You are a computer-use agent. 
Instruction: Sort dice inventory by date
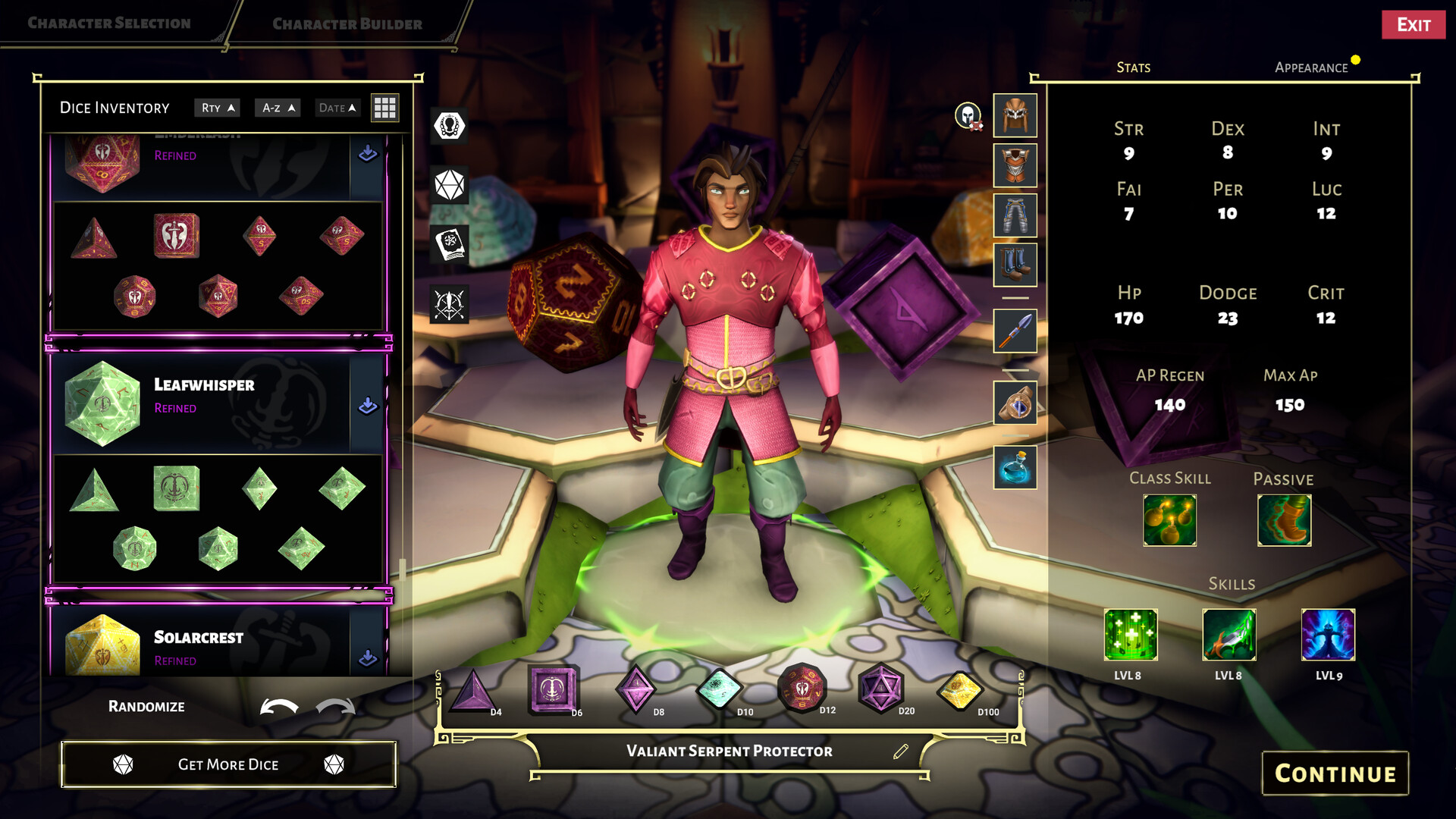[x=337, y=108]
